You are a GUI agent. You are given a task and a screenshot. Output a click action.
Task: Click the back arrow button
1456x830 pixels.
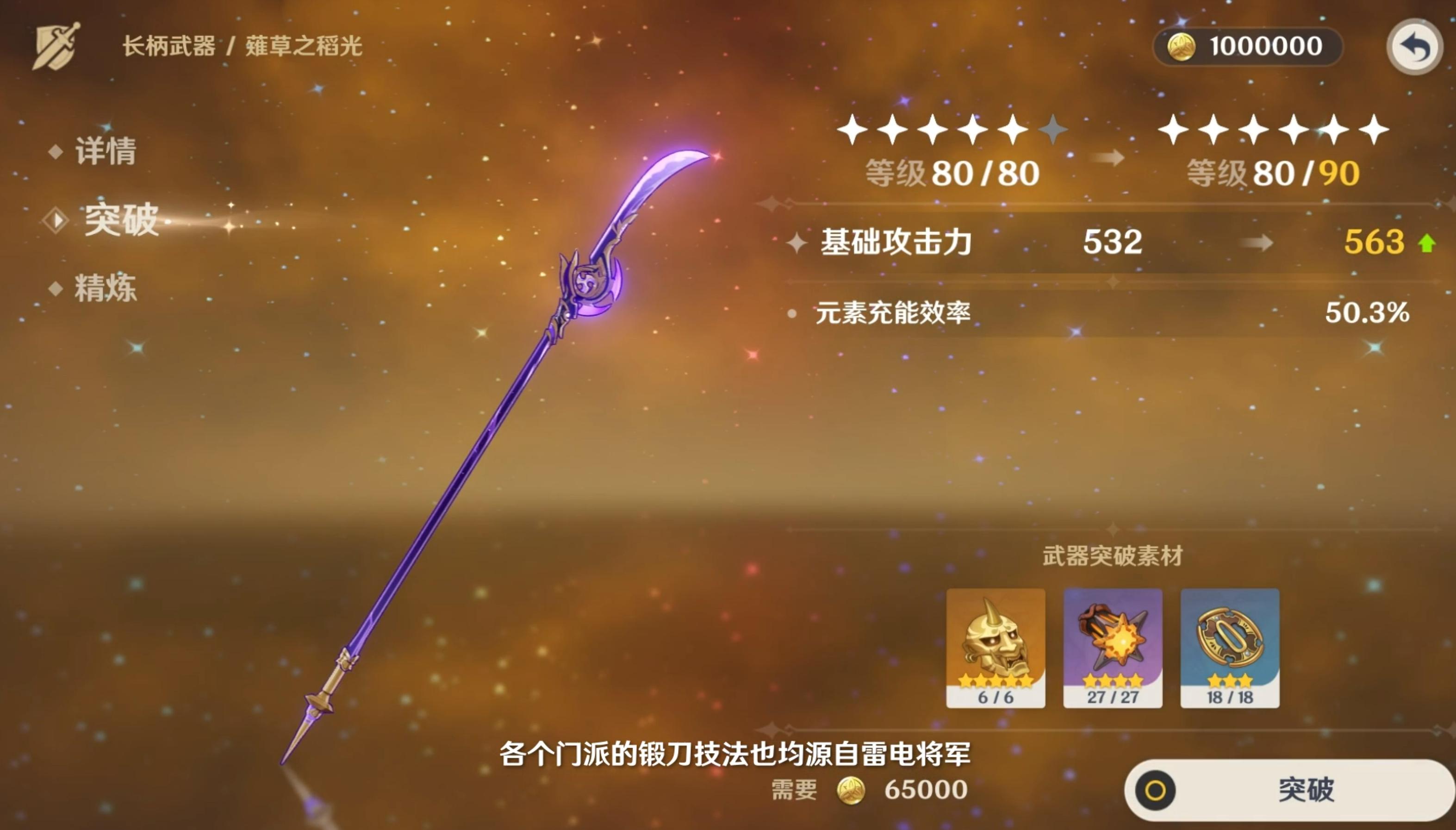[x=1414, y=48]
